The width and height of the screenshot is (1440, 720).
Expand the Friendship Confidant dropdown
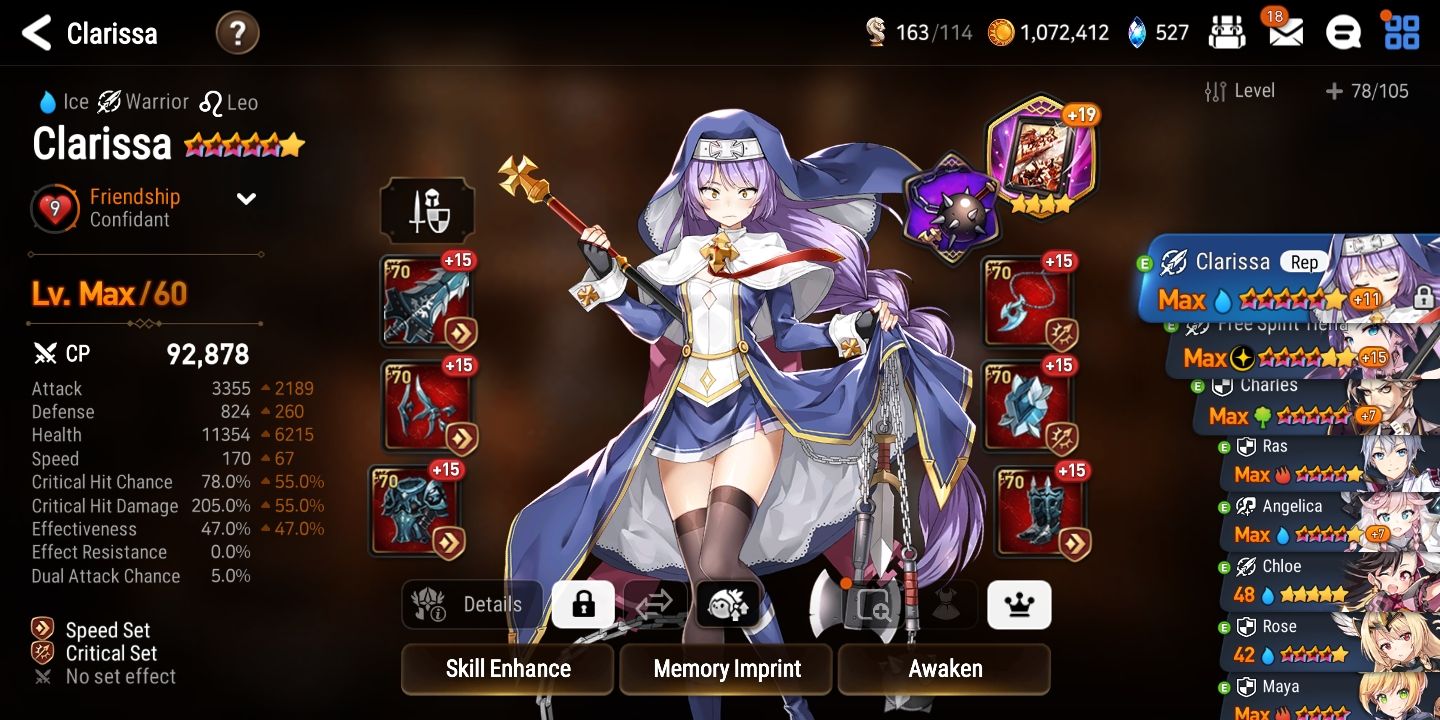tap(246, 198)
